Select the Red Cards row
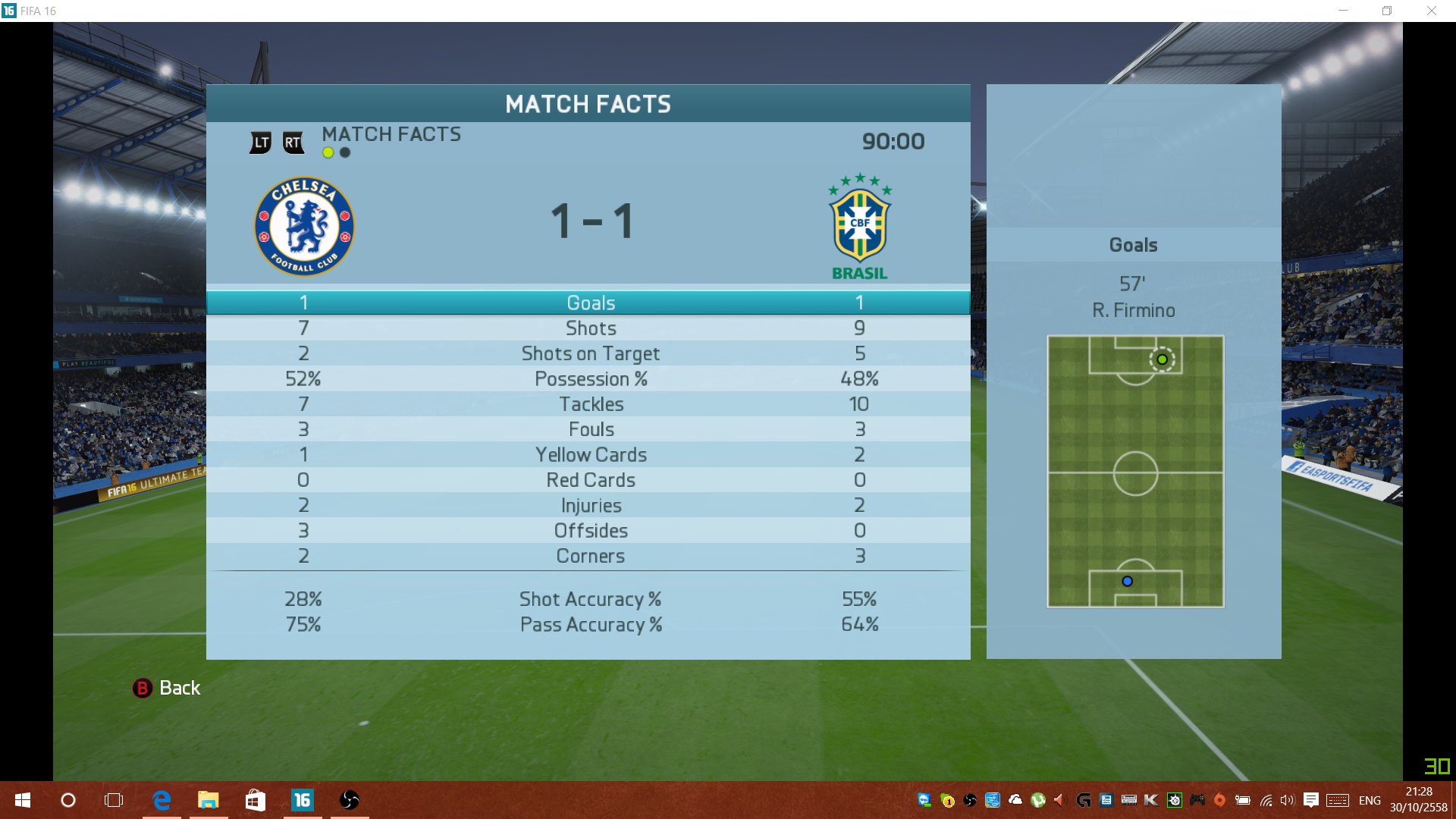The image size is (1456, 819). pyautogui.click(x=590, y=480)
